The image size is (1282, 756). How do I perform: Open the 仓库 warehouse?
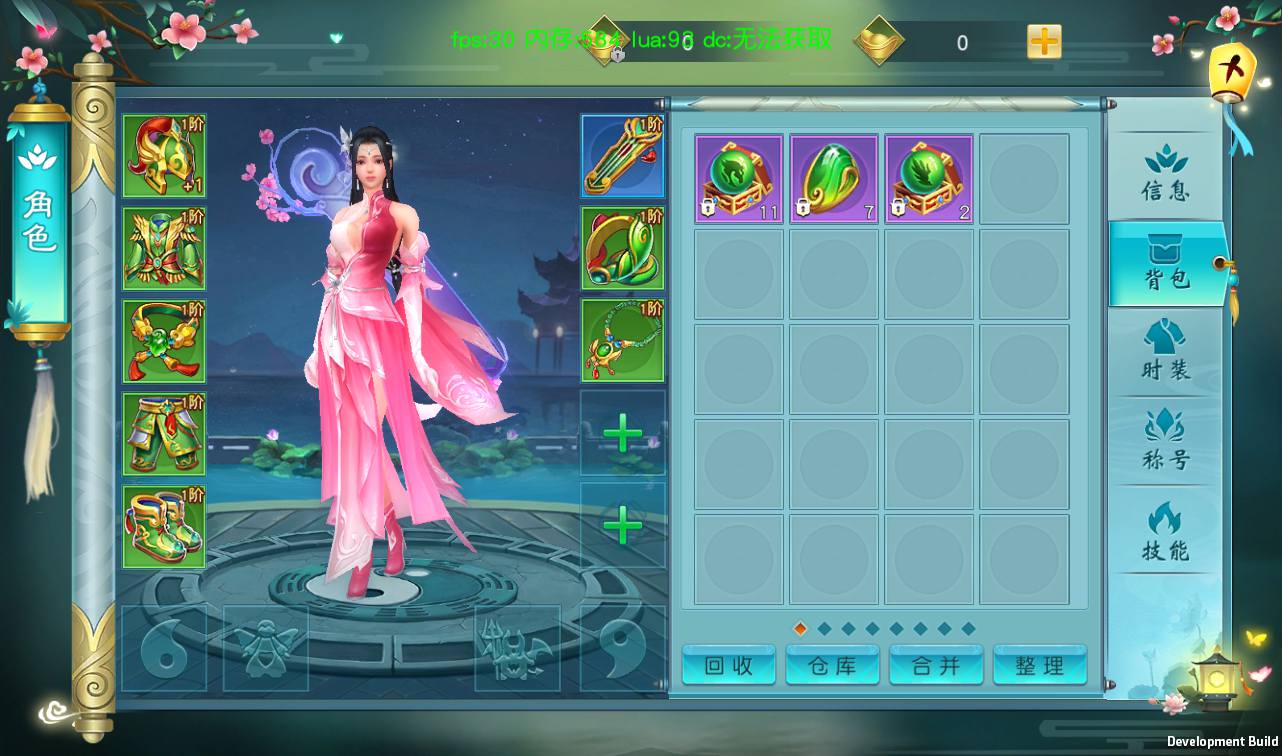[832, 666]
